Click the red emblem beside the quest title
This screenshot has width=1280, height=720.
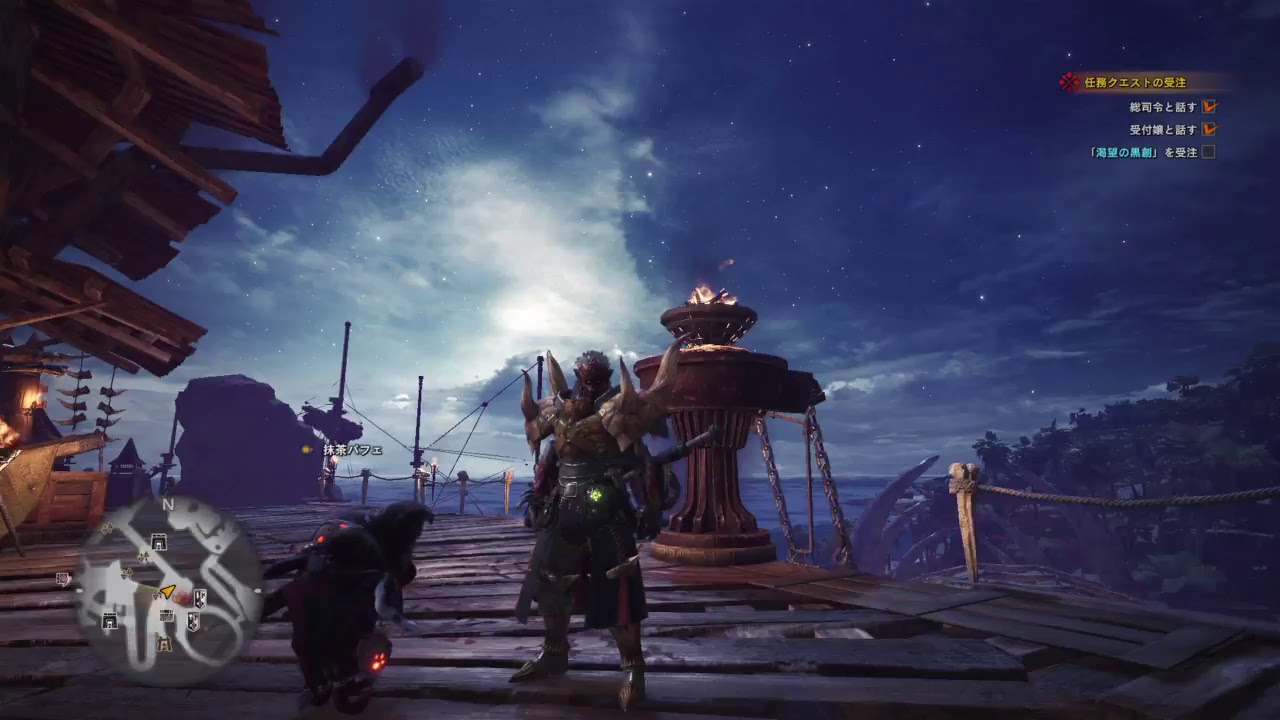(x=1071, y=82)
